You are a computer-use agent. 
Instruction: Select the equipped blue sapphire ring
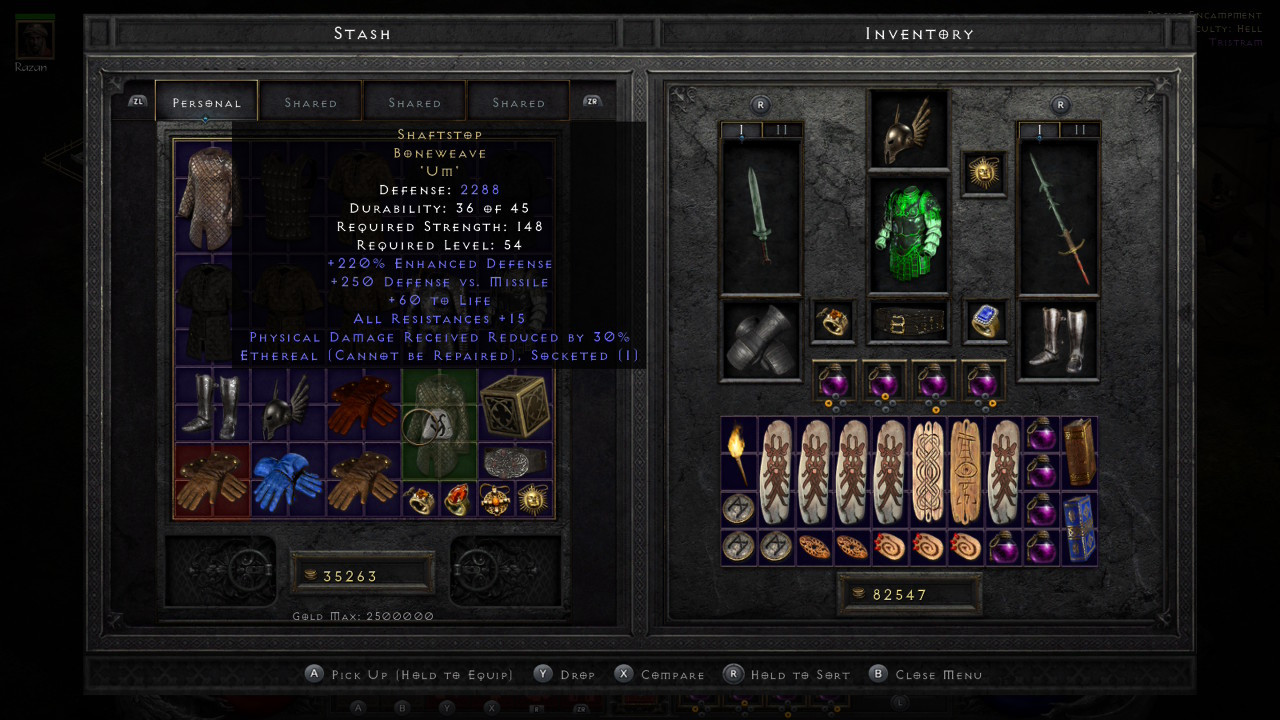(x=984, y=321)
